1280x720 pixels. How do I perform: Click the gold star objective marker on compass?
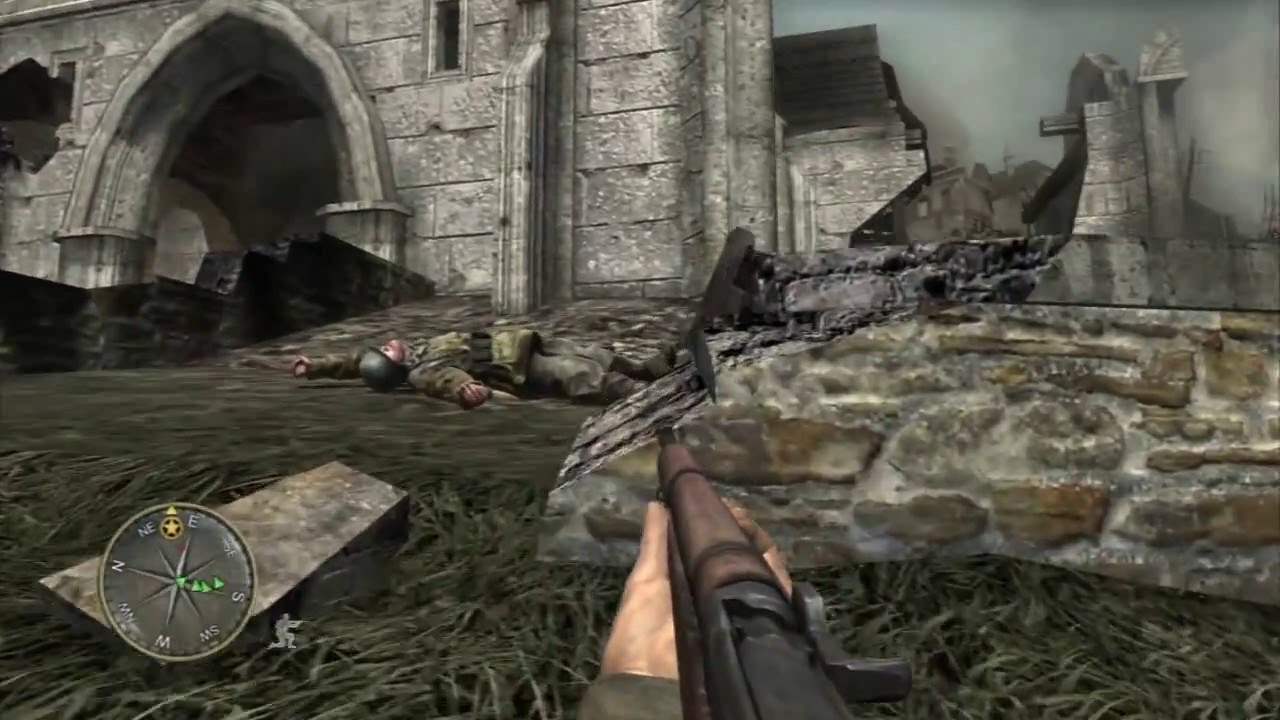[171, 526]
